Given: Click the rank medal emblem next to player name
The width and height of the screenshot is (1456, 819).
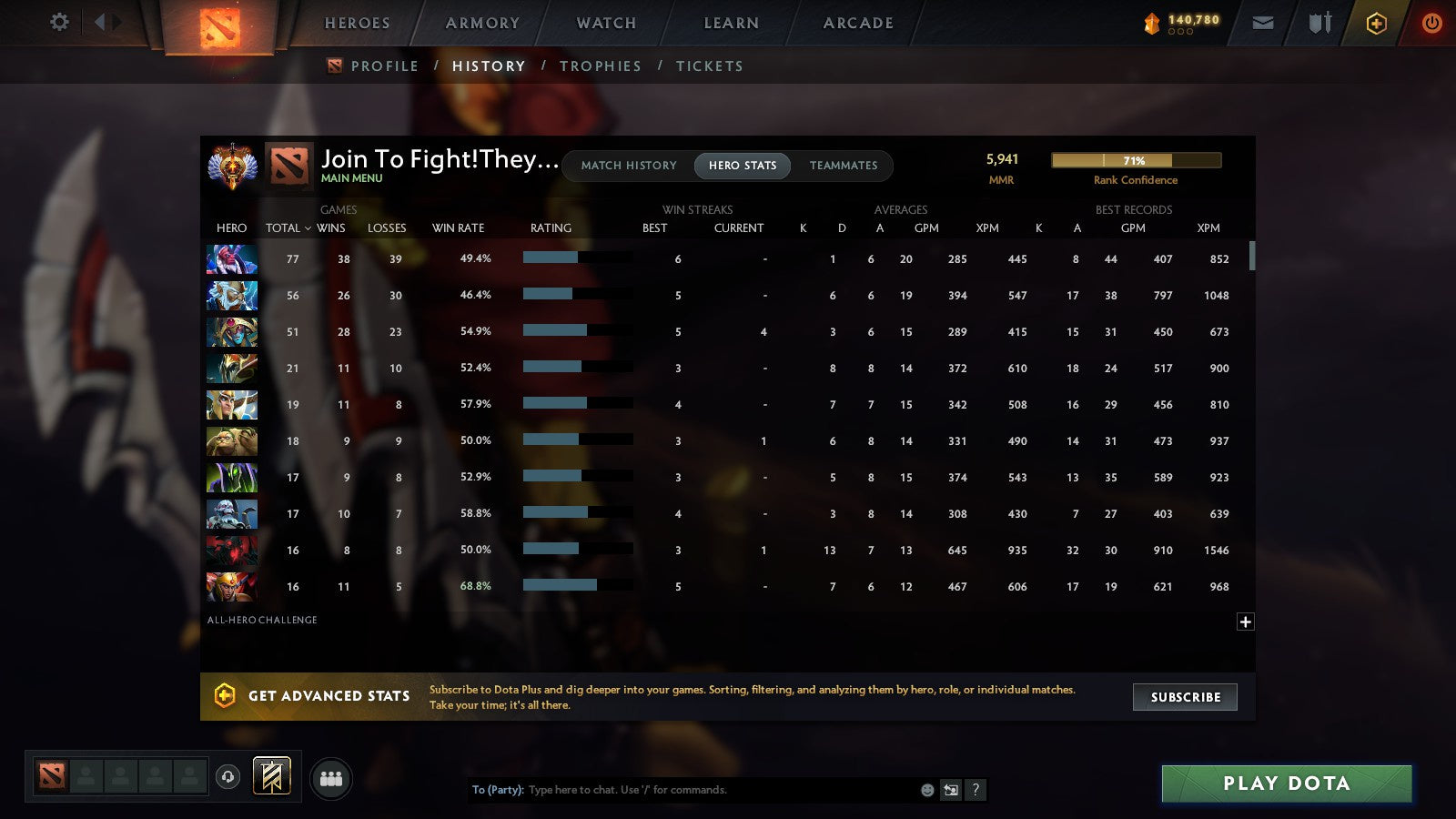Looking at the screenshot, I should coord(232,166).
